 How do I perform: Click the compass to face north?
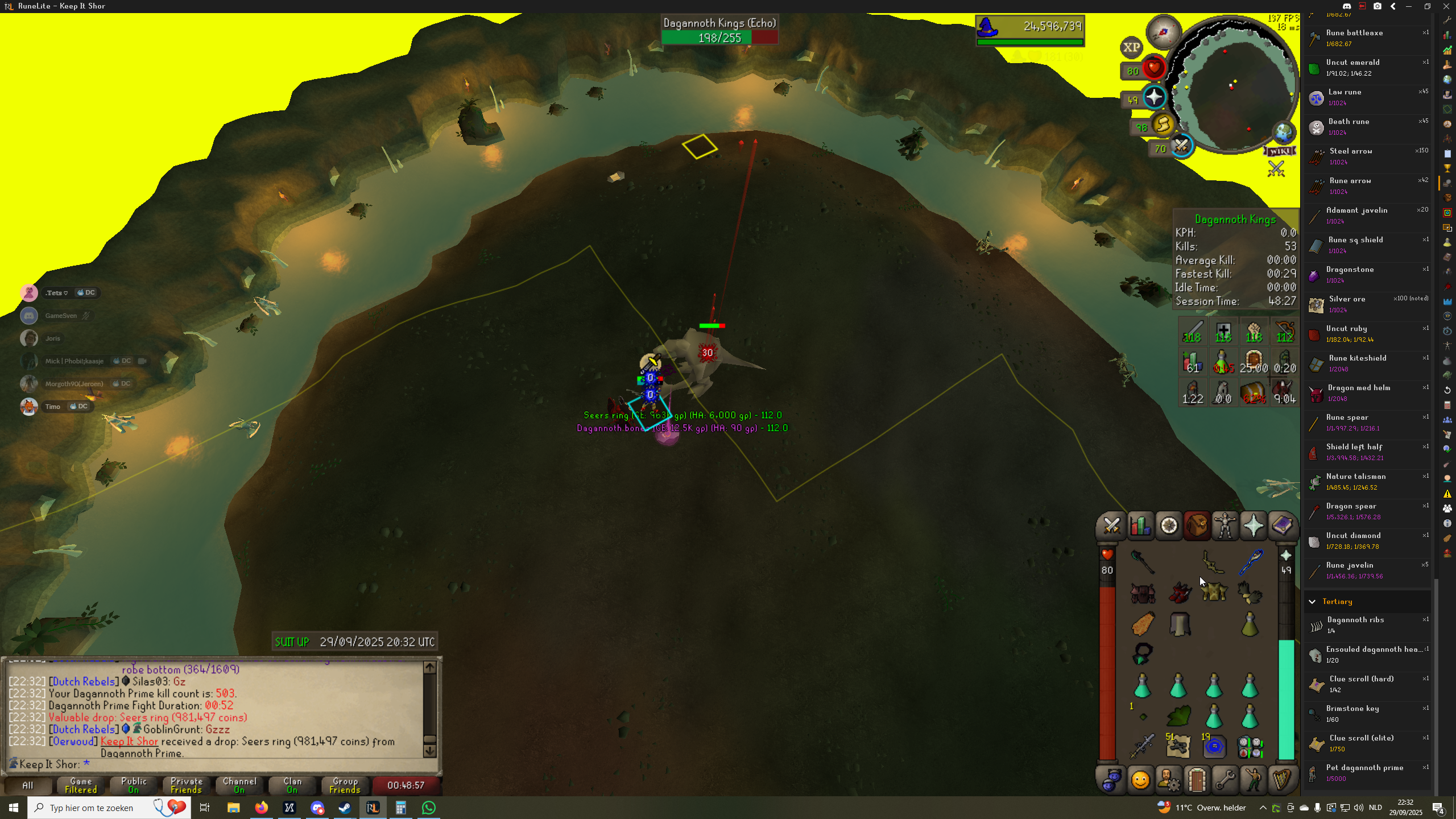point(1164,31)
